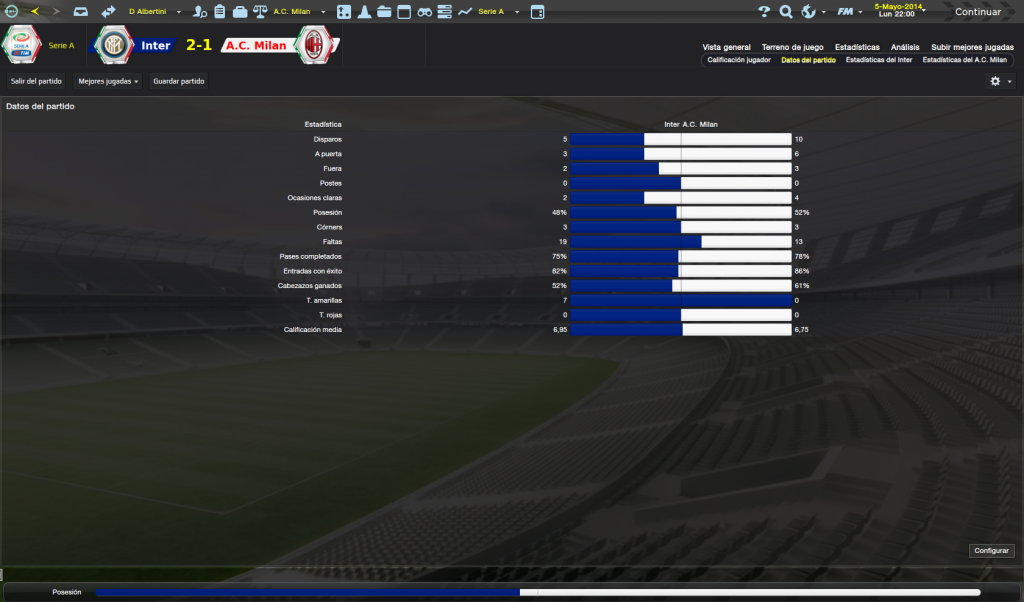Image resolution: width=1024 pixels, height=602 pixels.
Task: Click the Configurar button
Action: point(991,551)
